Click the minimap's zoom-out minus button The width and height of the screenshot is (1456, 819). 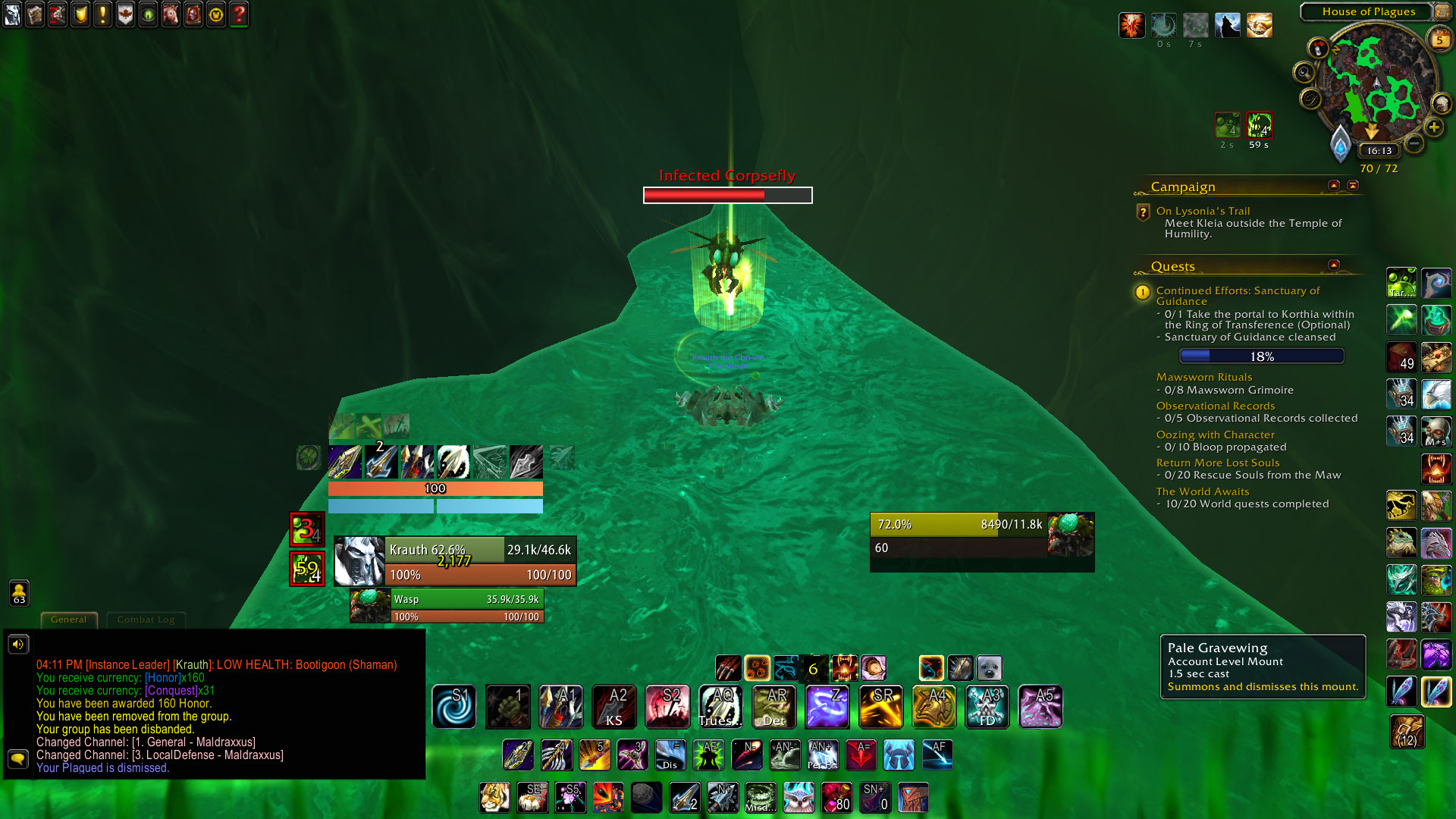1414,143
